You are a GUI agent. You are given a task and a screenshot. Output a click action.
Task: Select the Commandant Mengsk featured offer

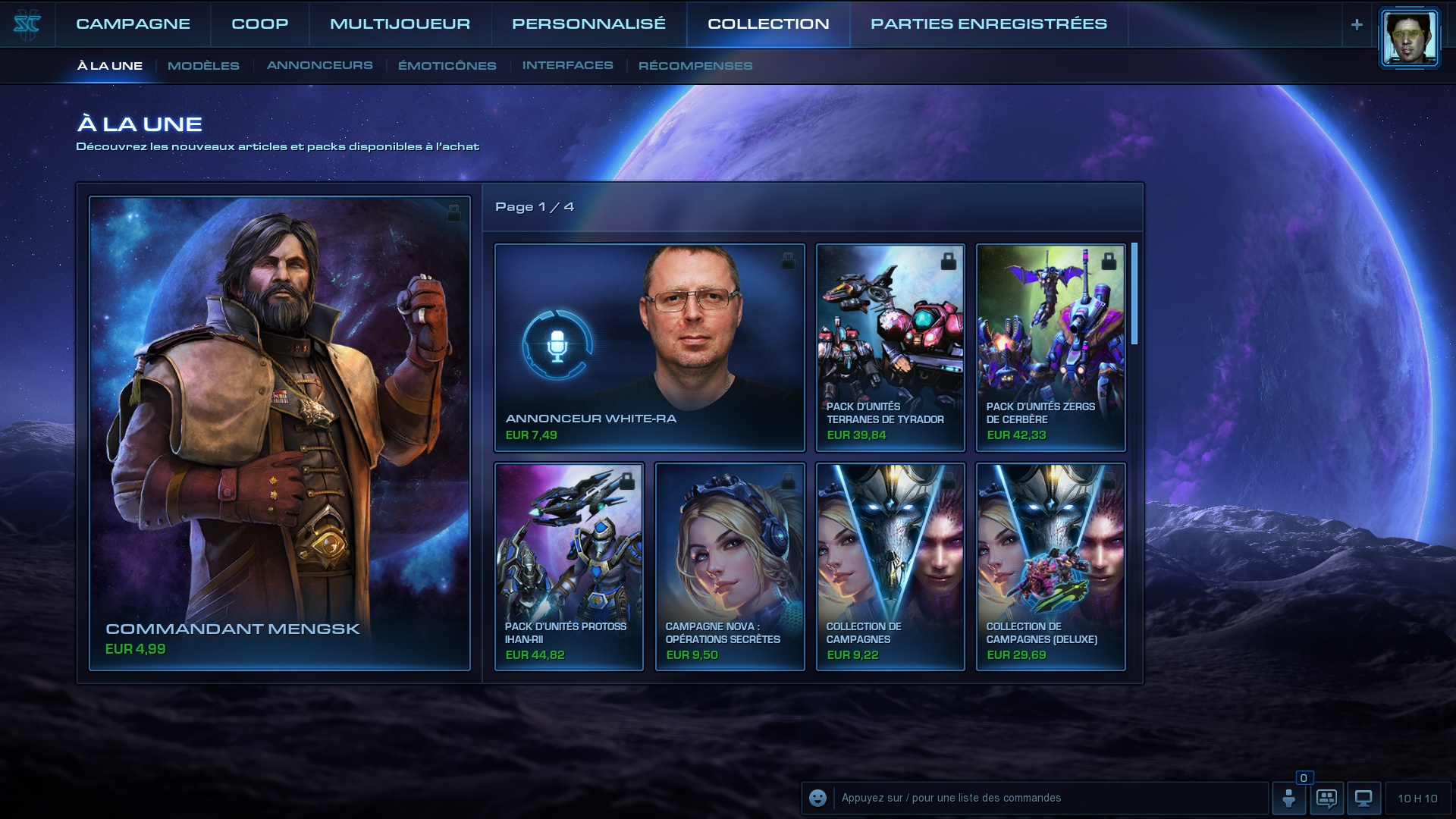(280, 432)
